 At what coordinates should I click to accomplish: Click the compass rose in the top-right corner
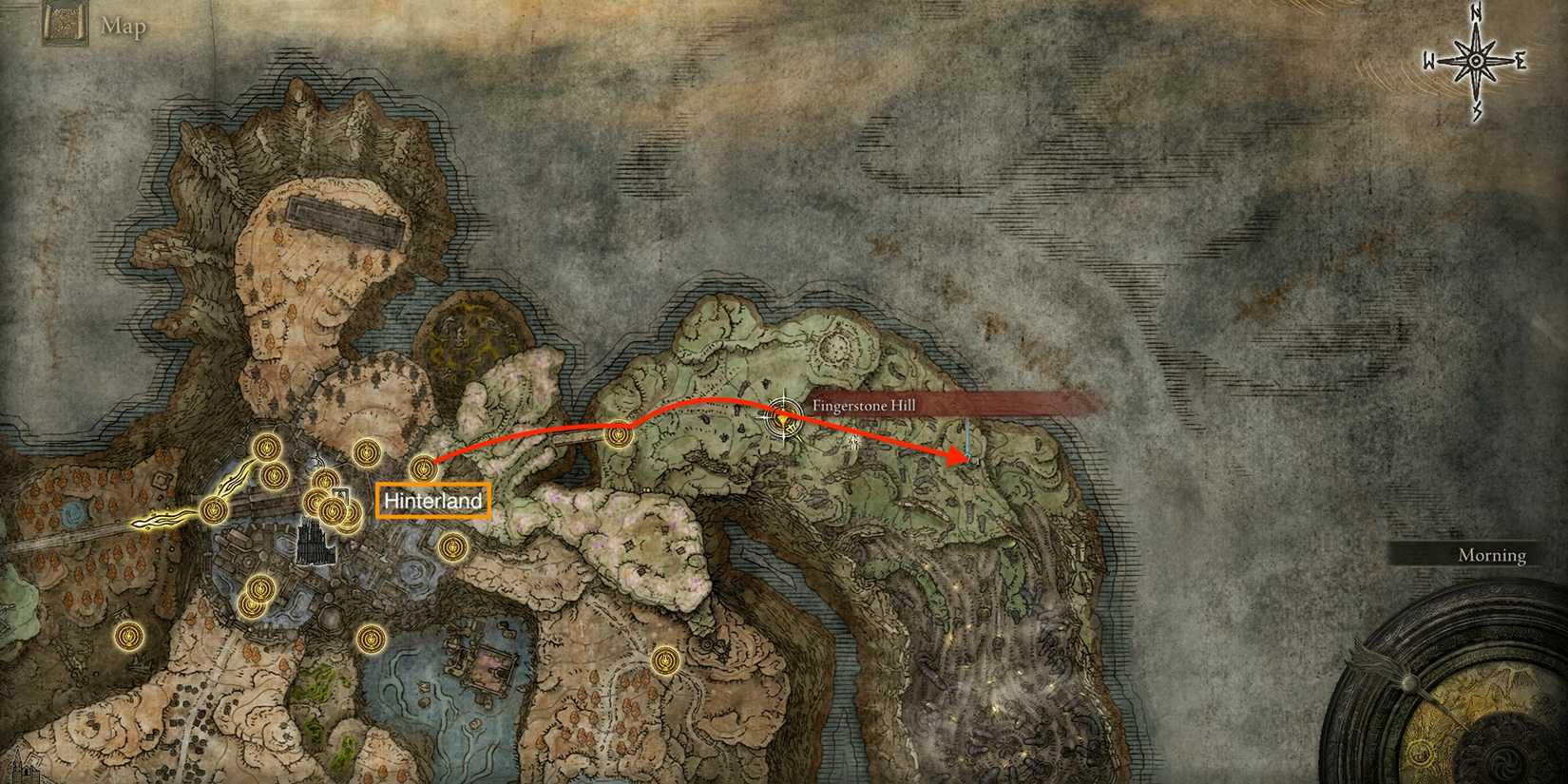pos(1476,59)
